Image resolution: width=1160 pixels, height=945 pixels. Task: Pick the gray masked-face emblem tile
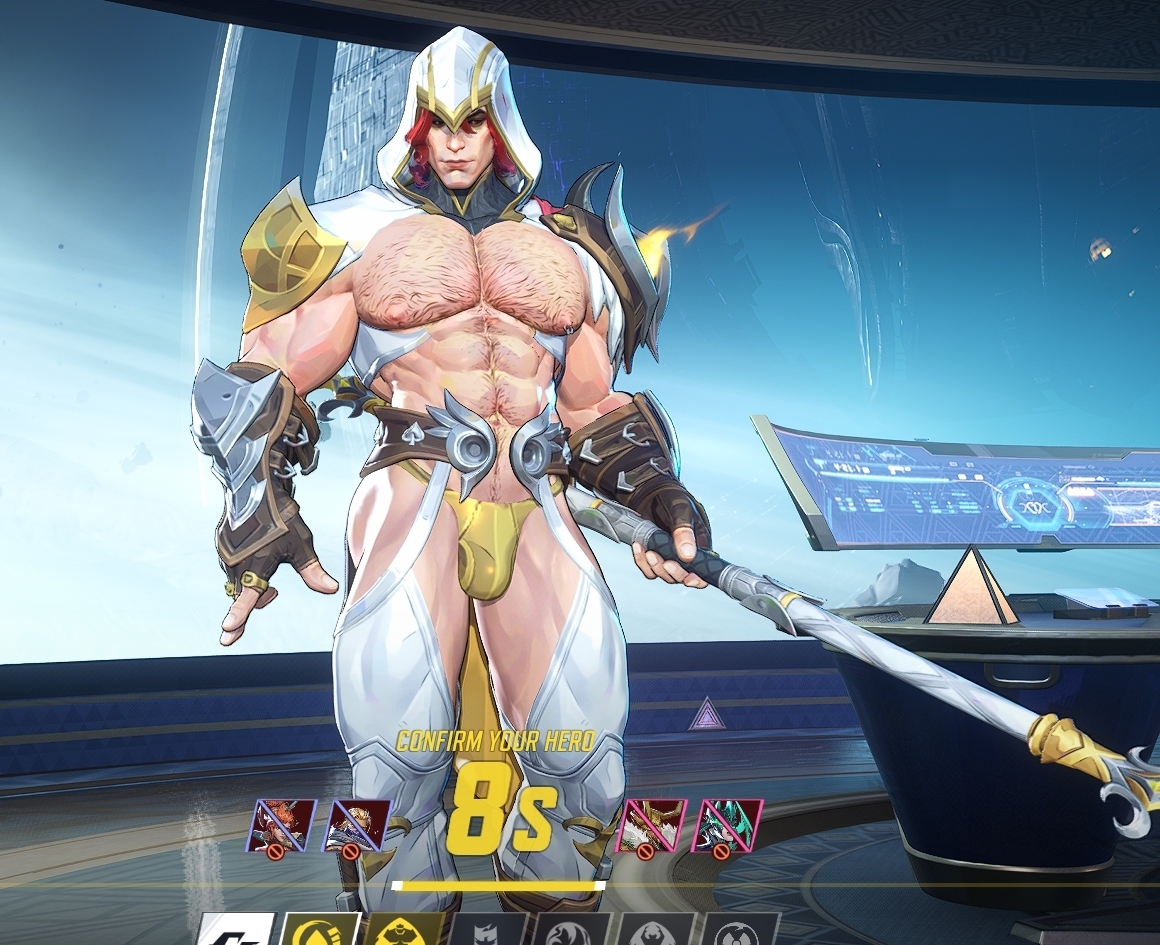488,931
